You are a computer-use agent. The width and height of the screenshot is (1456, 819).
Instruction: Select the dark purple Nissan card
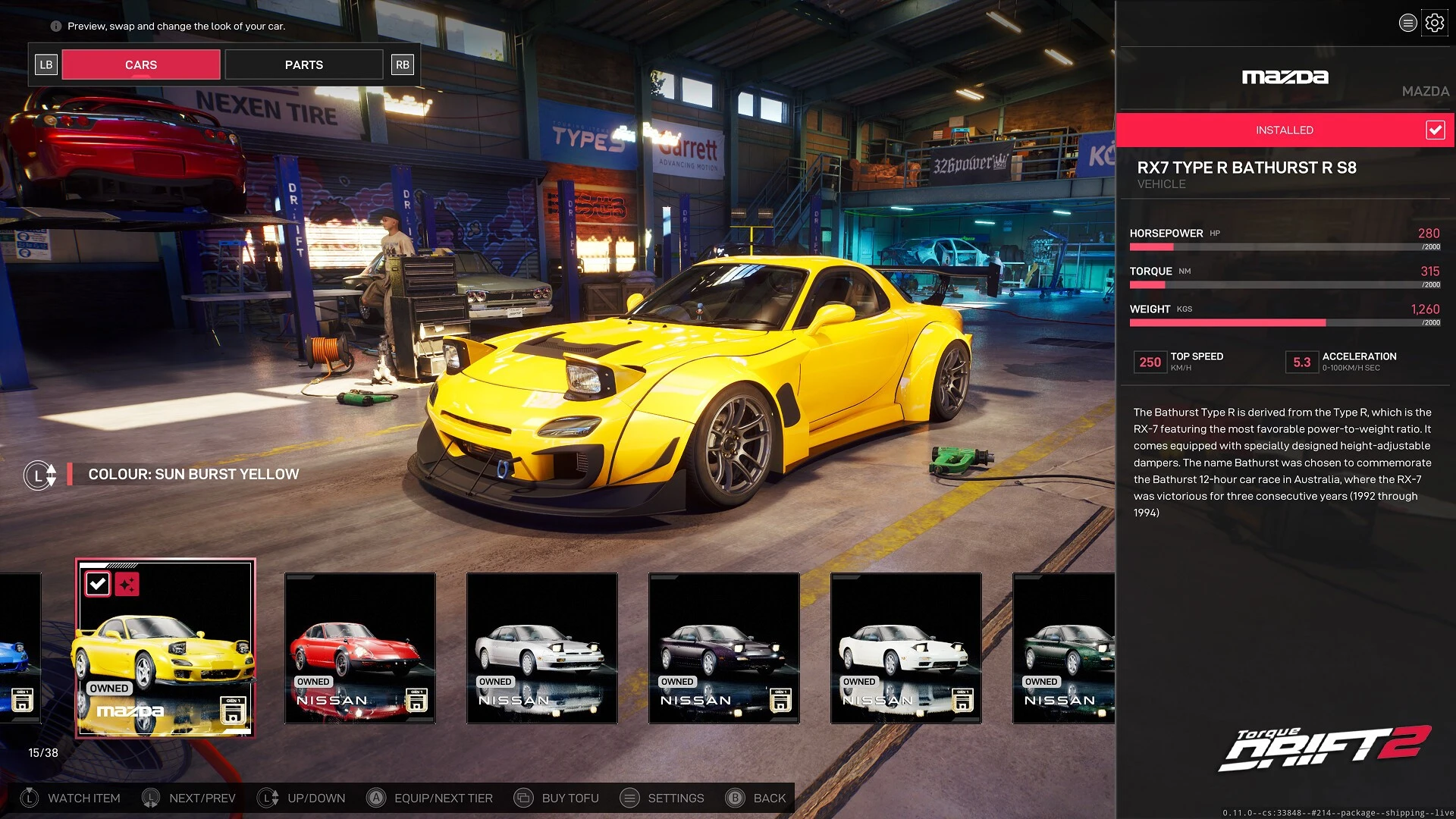point(723,648)
